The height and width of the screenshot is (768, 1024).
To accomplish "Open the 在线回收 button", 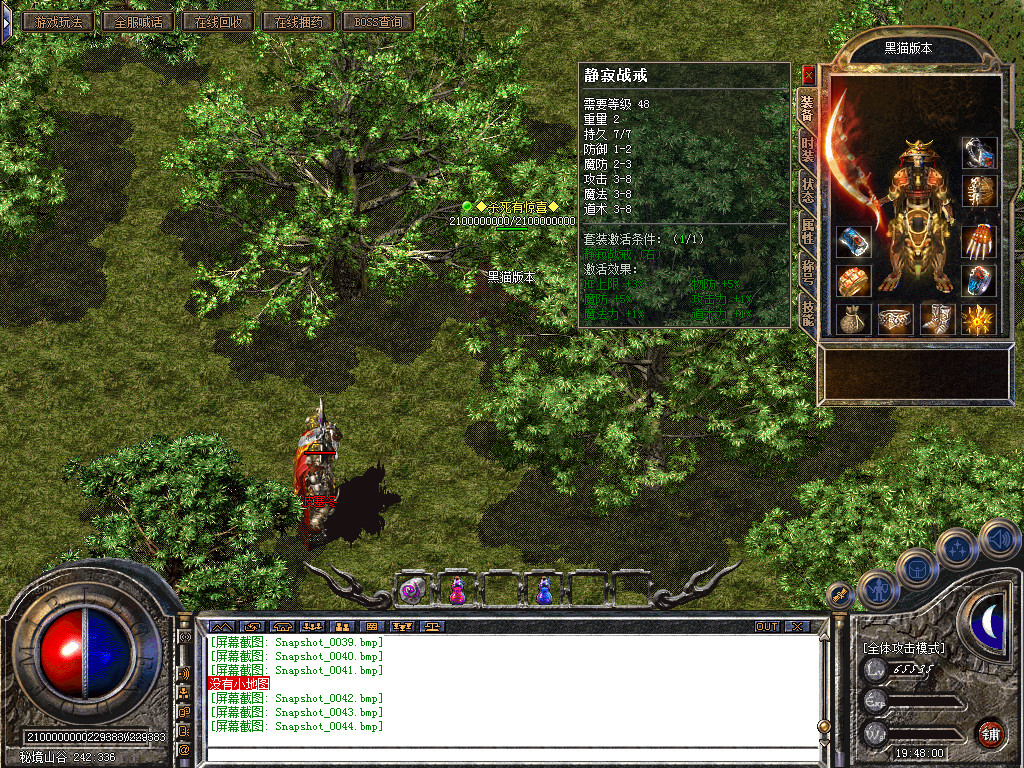I will [217, 21].
